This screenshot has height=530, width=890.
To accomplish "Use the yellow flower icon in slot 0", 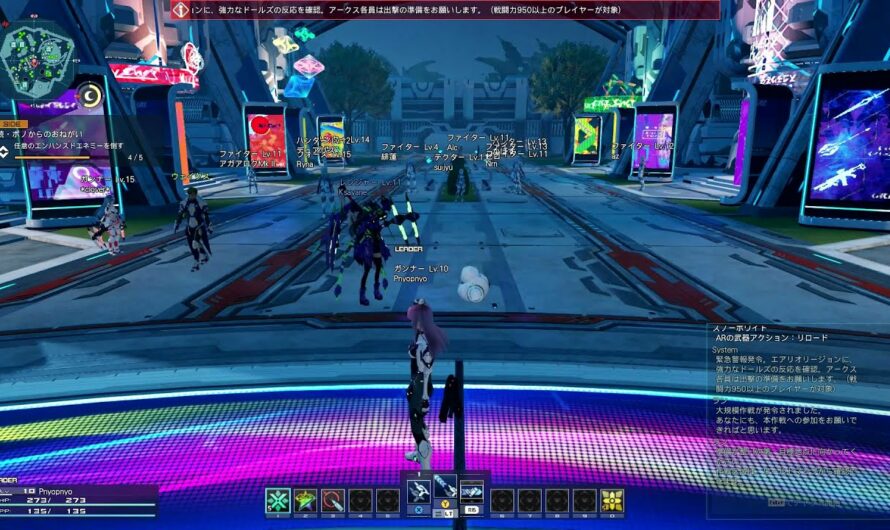I will [612, 501].
